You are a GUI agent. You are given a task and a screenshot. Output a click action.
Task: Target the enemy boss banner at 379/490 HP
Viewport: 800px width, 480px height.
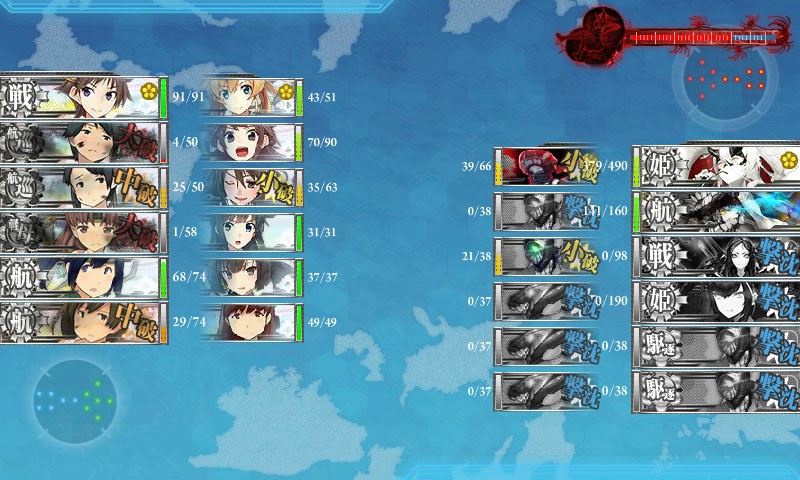pyautogui.click(x=715, y=166)
